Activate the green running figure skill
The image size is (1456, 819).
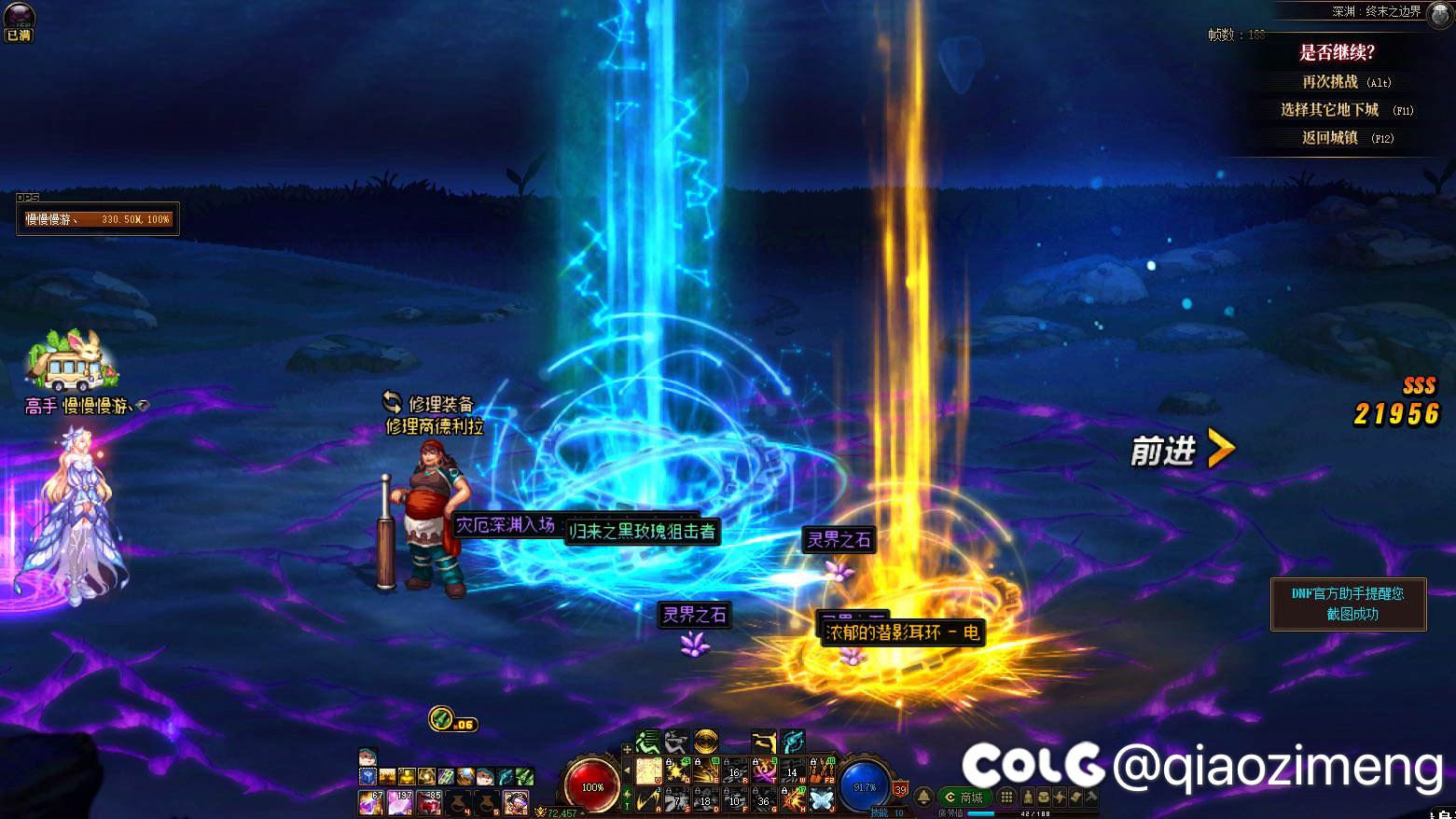click(647, 743)
